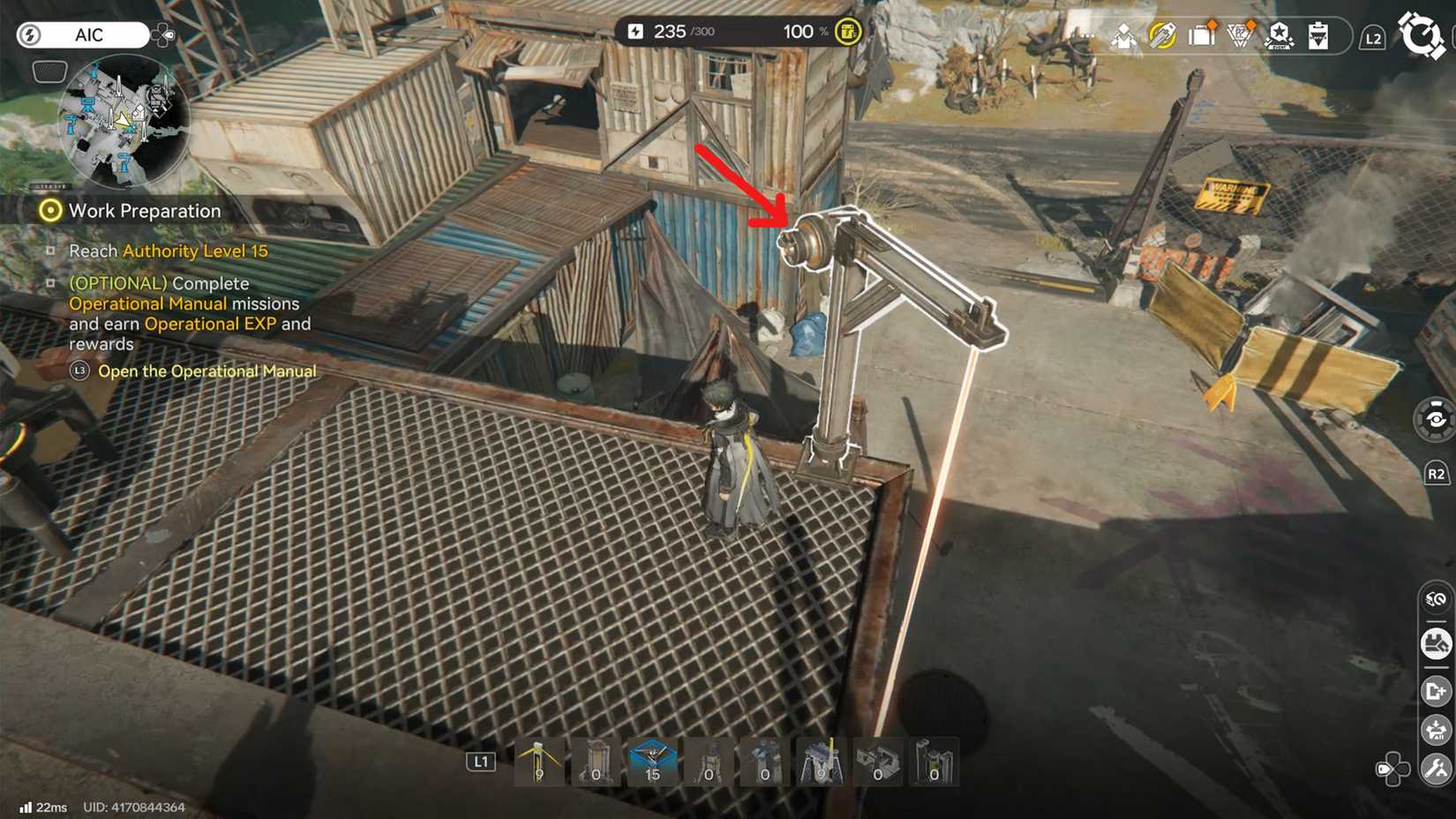Open the star emblem rewards icon
Image resolution: width=1456 pixels, height=819 pixels.
[1280, 35]
